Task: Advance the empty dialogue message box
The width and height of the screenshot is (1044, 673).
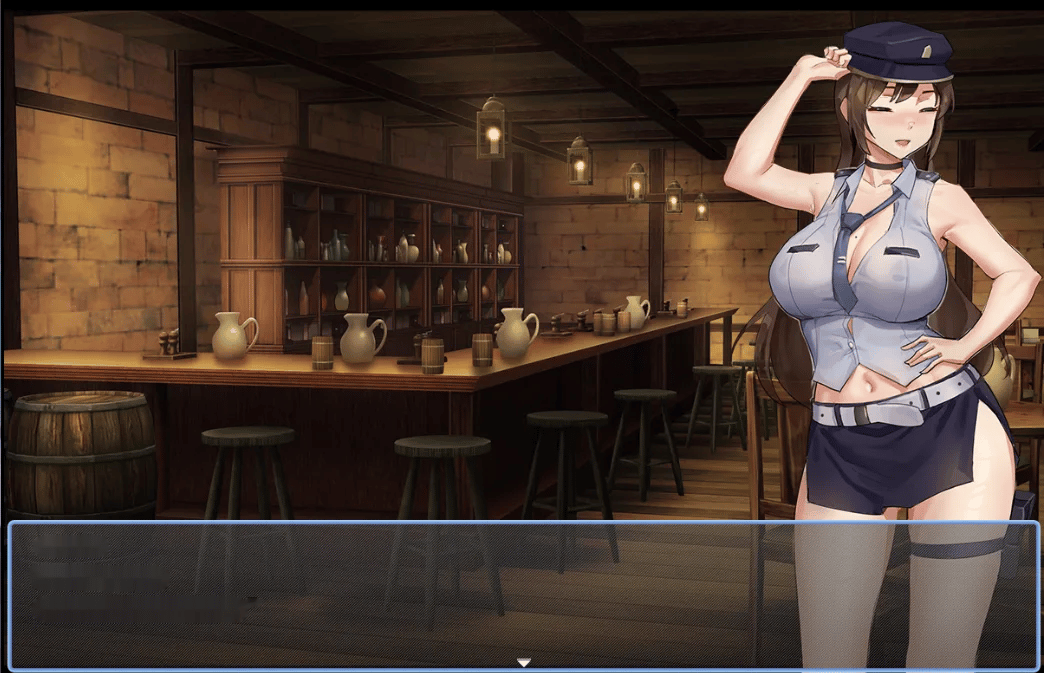Action: click(400, 594)
